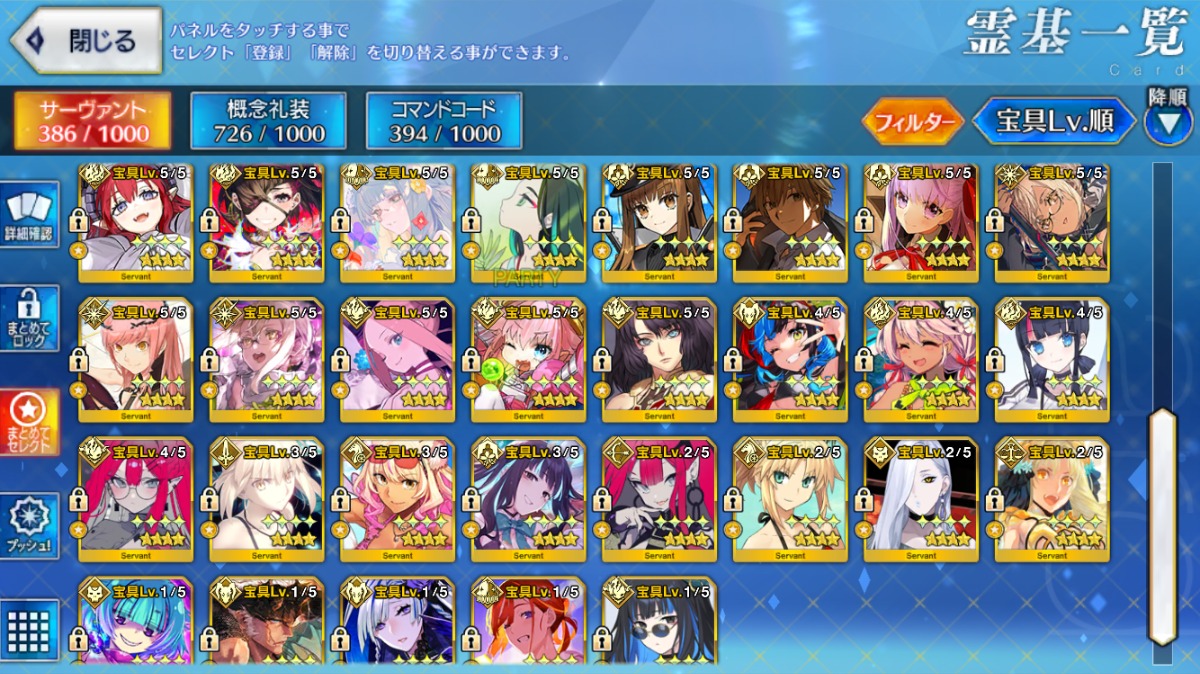Activate まとめてロック bulk lock
Image resolution: width=1200 pixels, height=674 pixels.
[x=31, y=318]
